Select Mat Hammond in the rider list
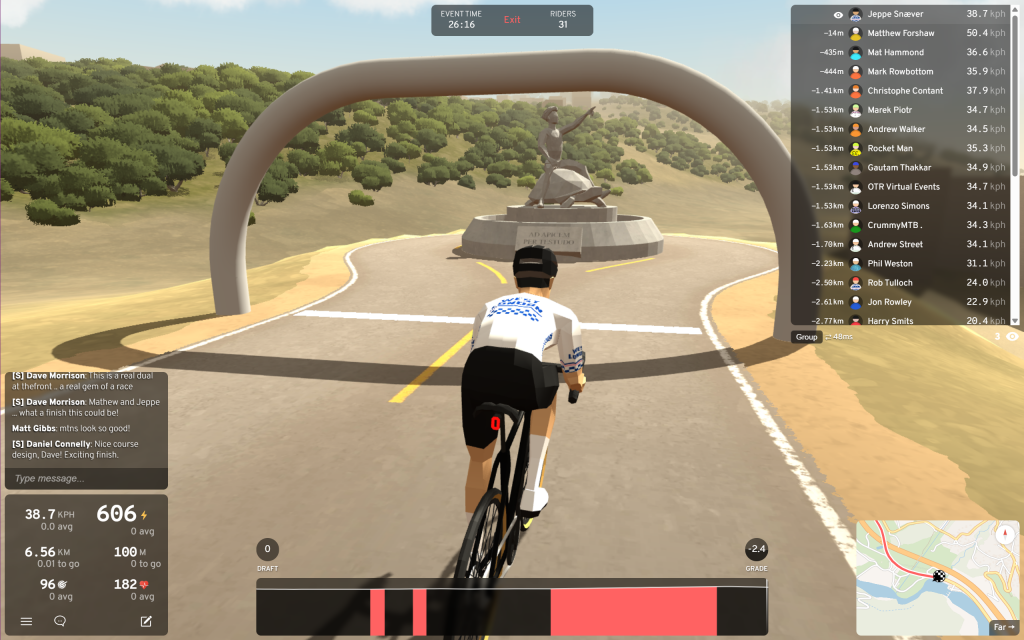The height and width of the screenshot is (640, 1024). (895, 52)
